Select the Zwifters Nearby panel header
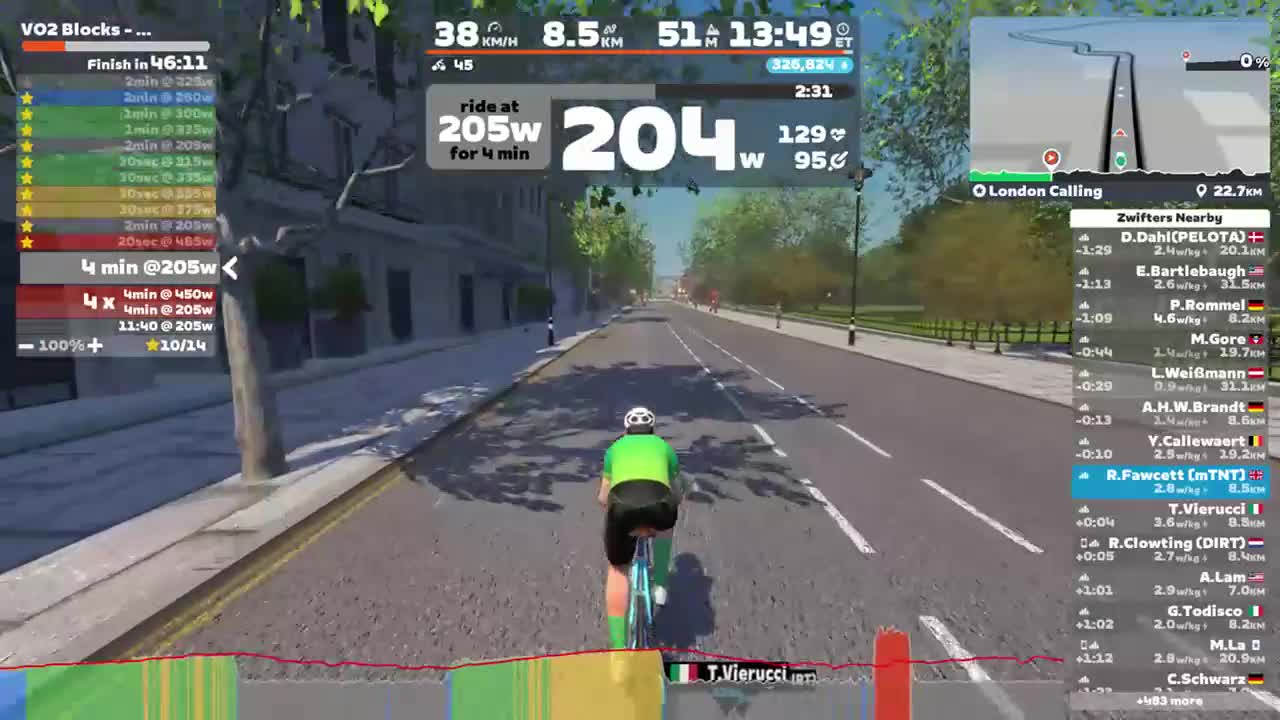1280x720 pixels. (x=1170, y=217)
